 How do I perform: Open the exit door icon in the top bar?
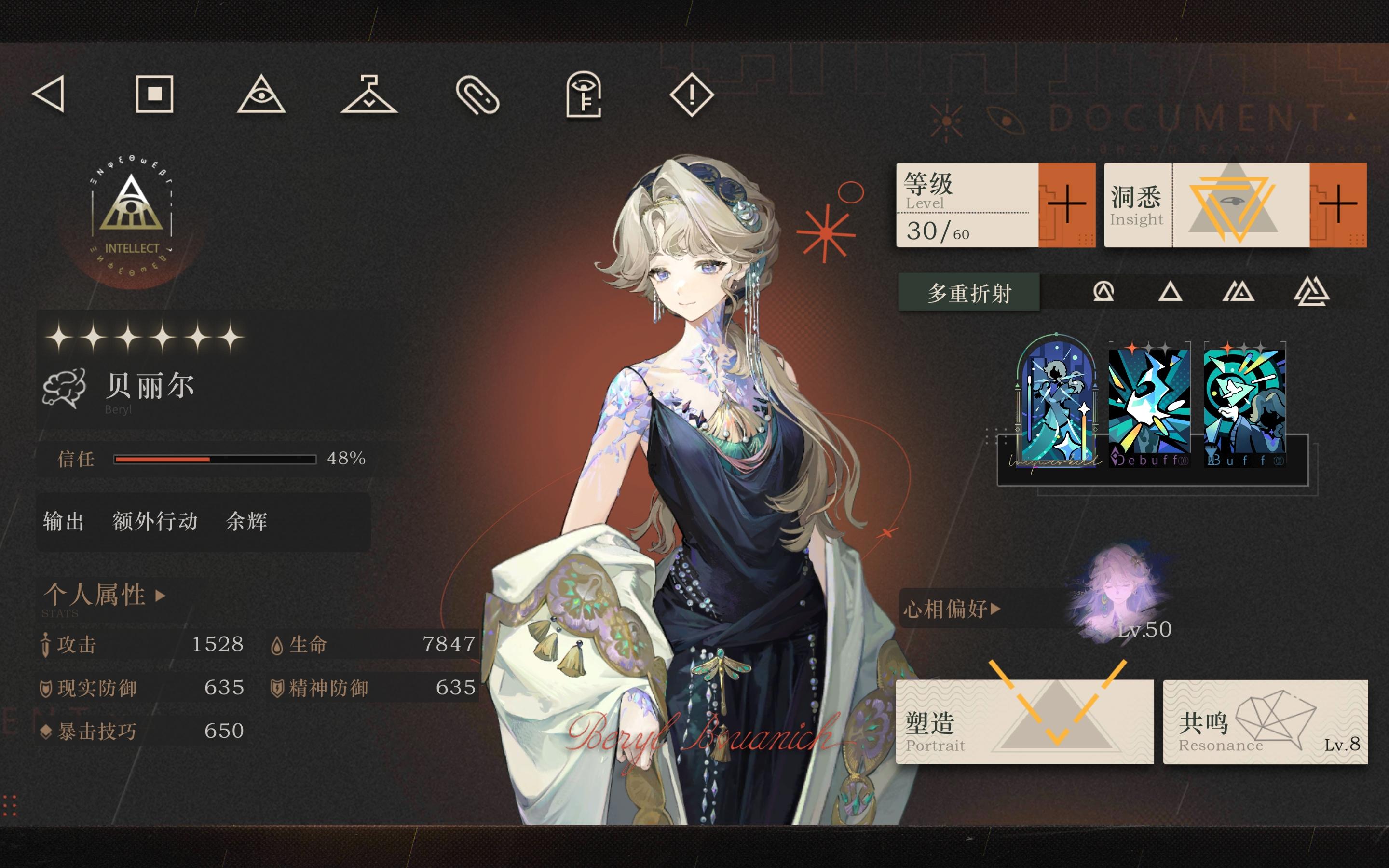point(585,97)
